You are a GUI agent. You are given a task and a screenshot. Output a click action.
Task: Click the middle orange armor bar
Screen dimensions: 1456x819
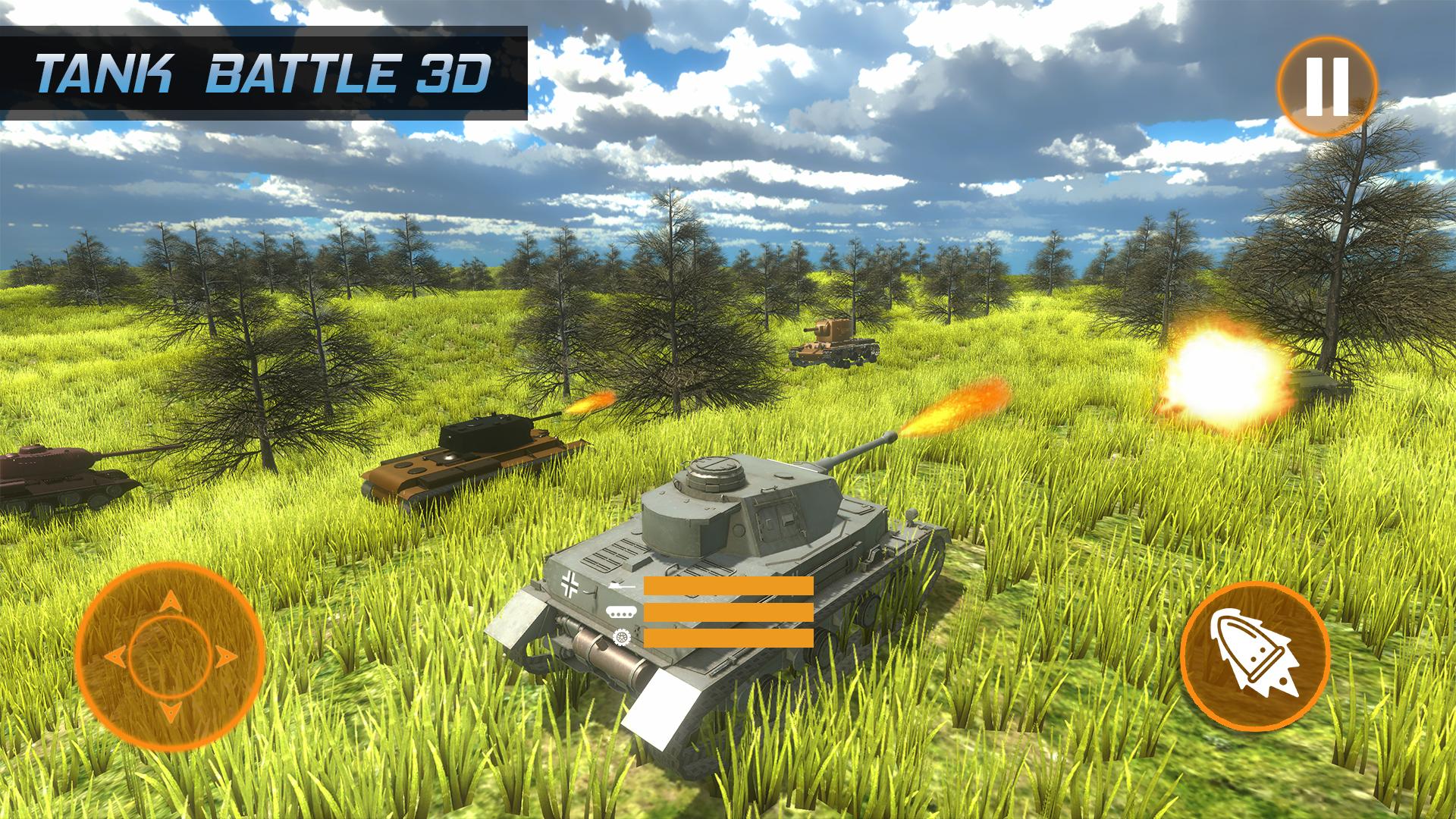point(728,612)
